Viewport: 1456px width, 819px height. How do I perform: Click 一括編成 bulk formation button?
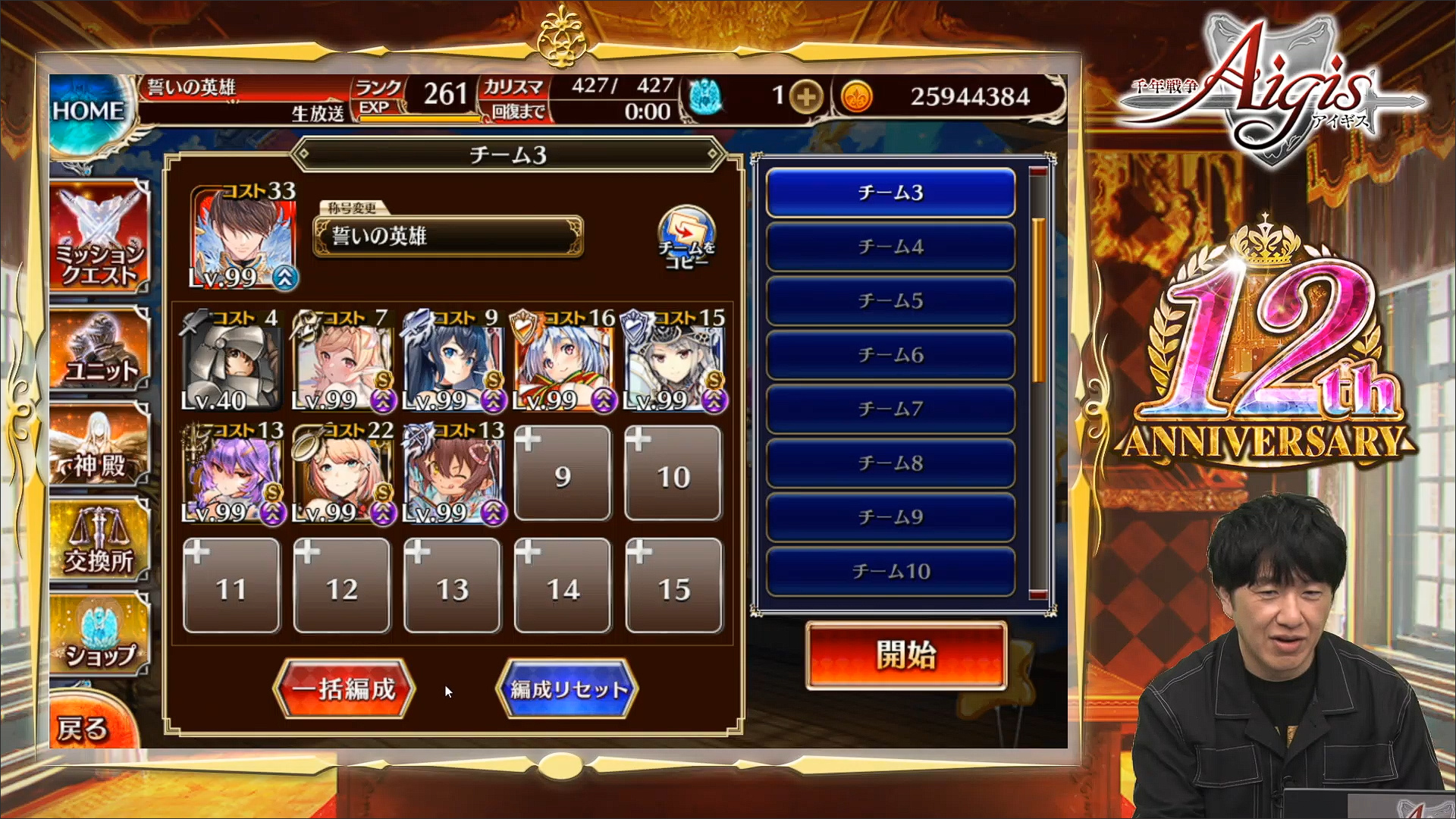[x=345, y=689]
